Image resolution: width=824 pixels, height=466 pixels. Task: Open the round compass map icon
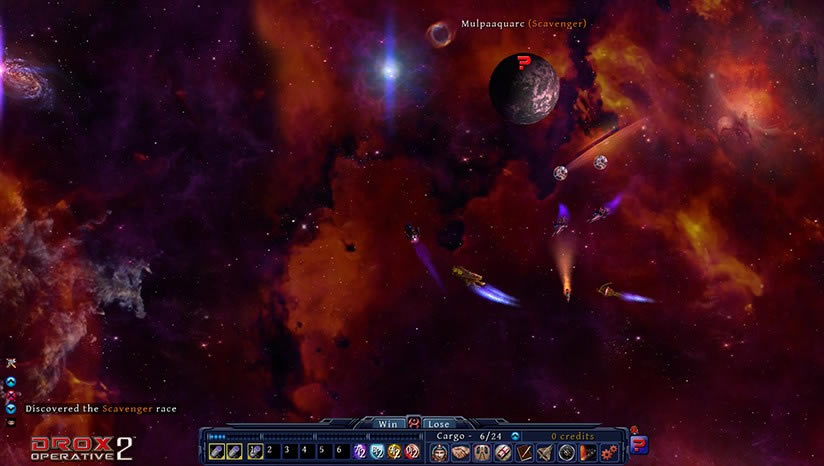click(567, 452)
